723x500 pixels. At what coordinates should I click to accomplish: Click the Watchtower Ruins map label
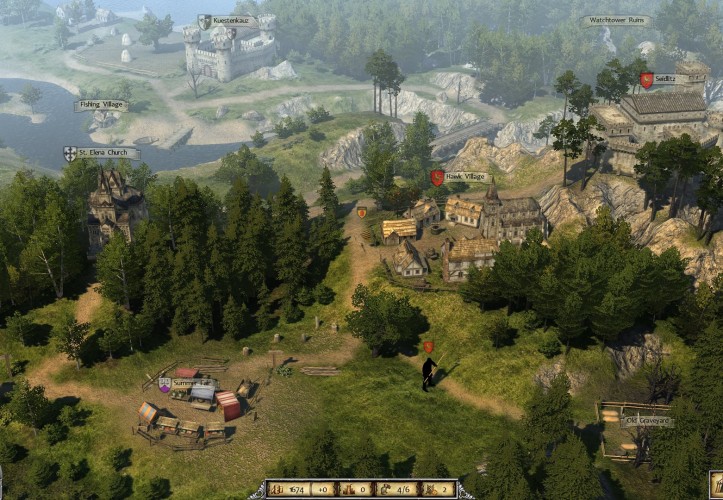point(616,20)
